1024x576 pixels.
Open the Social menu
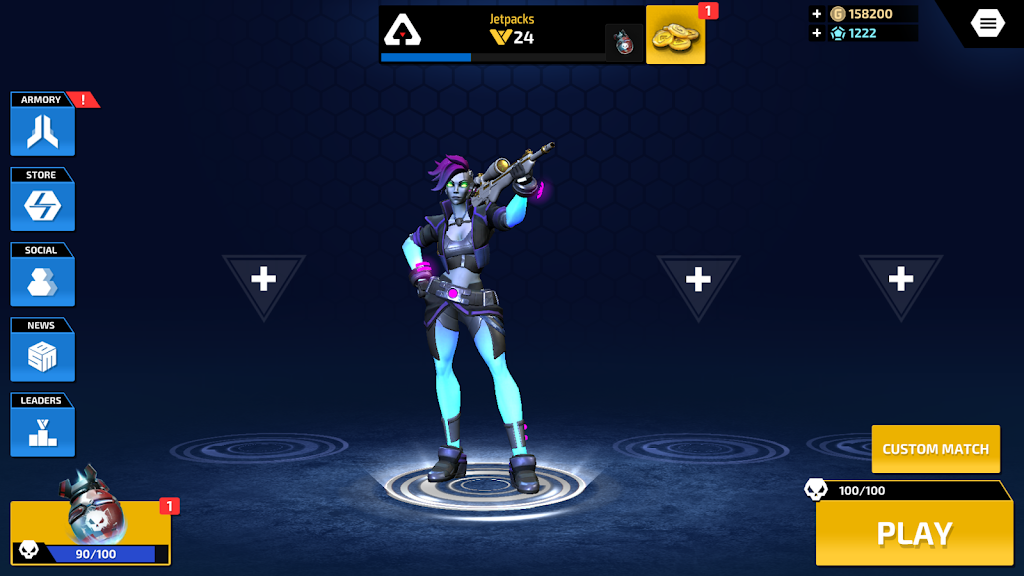tap(42, 280)
